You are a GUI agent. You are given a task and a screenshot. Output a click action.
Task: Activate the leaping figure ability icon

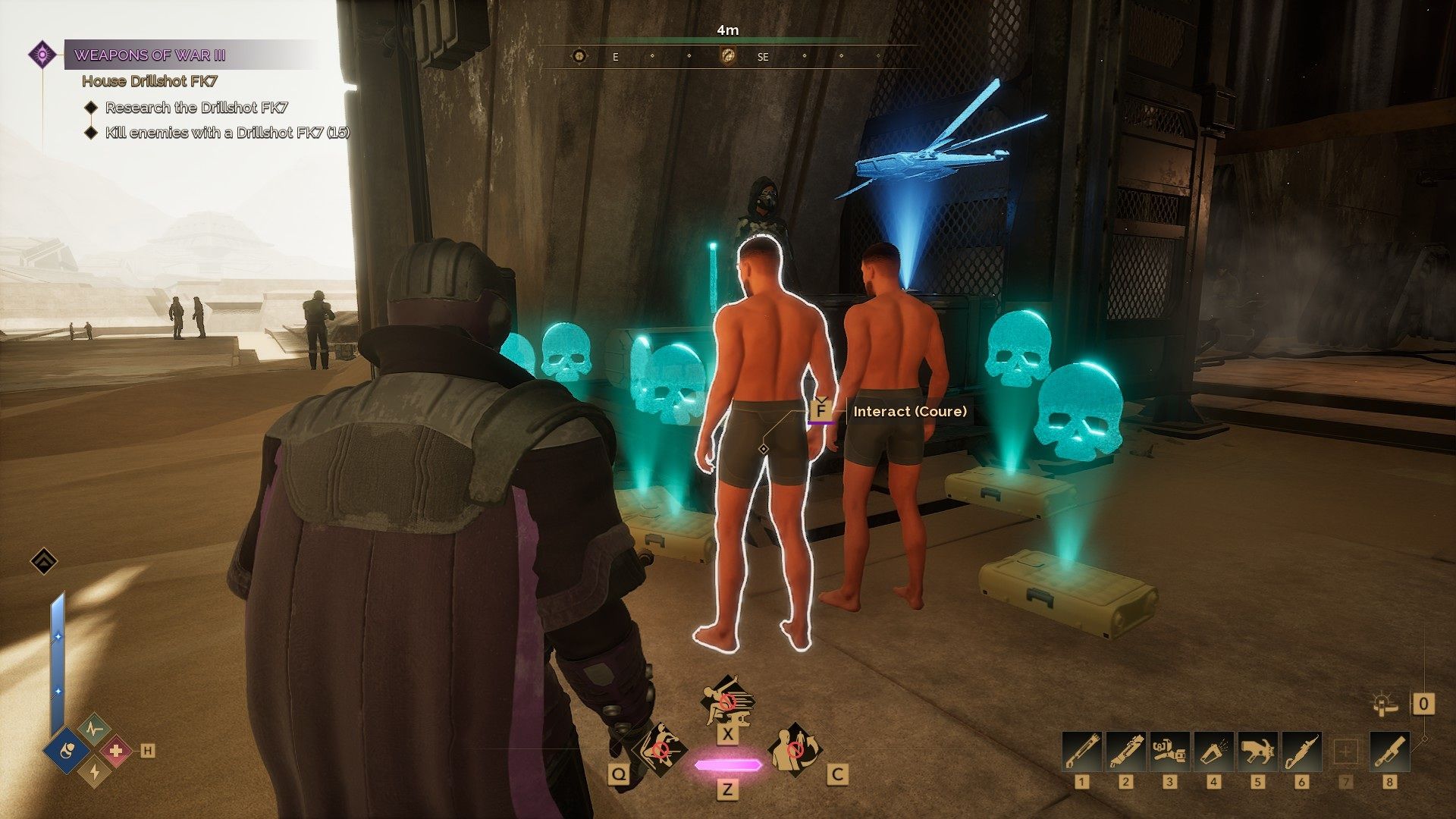point(726,701)
